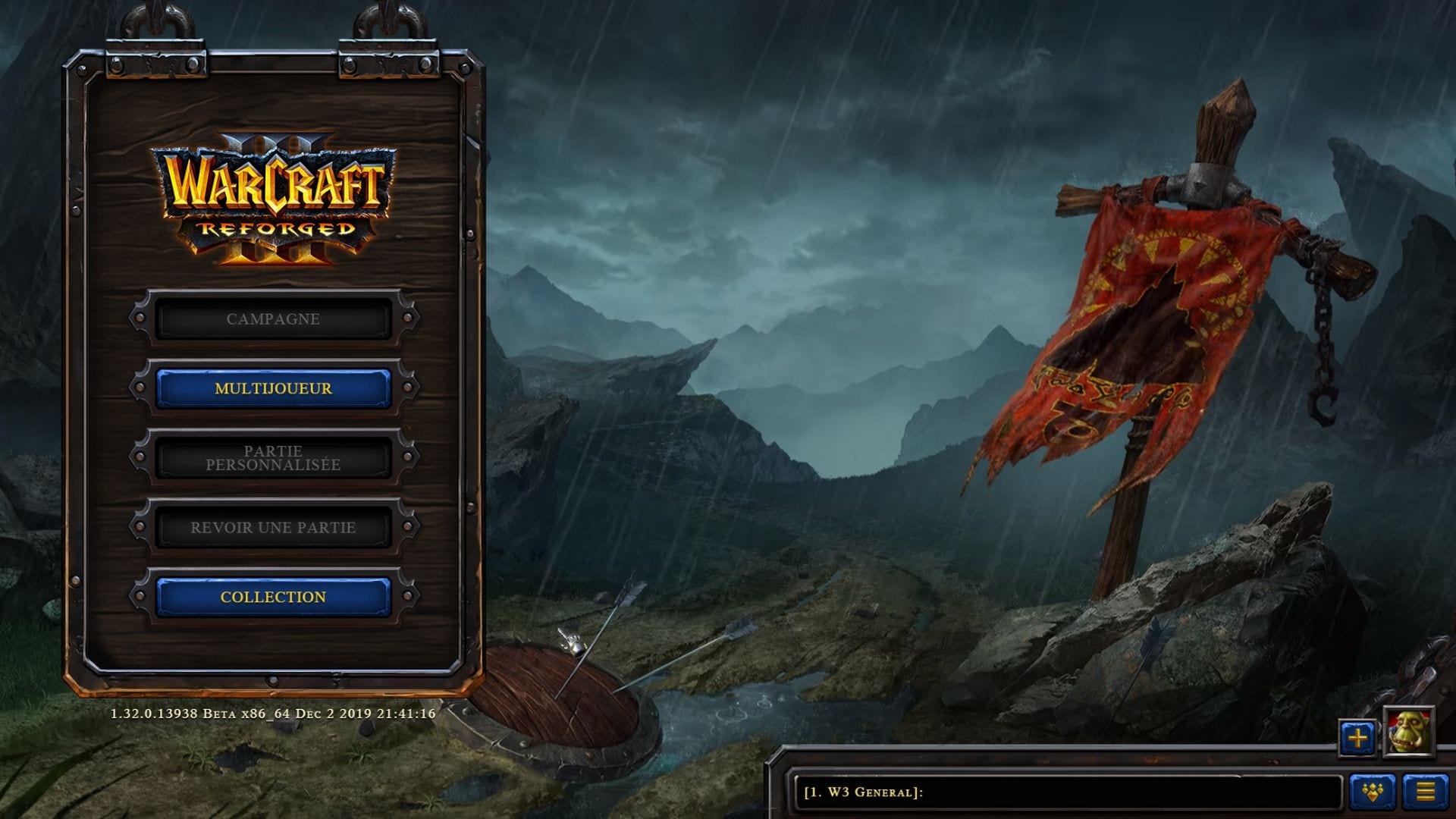Select the Multijoueur button
The height and width of the screenshot is (819, 1456).
pos(273,388)
